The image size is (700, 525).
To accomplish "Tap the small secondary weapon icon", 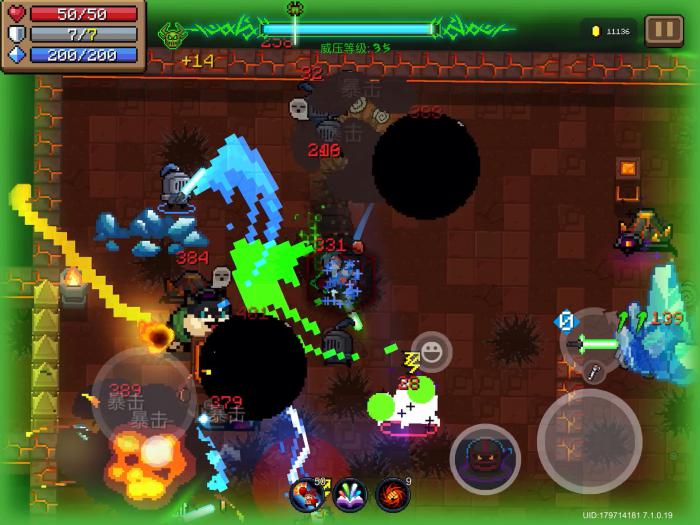I will coord(592,373).
